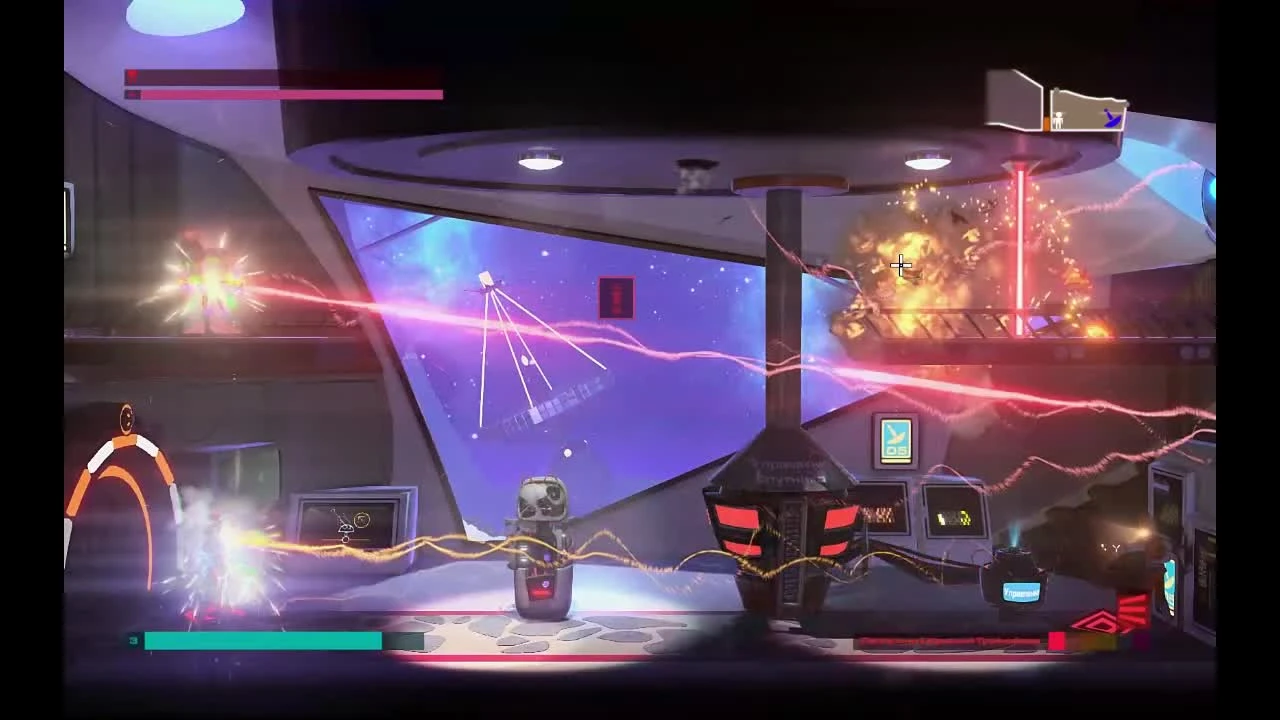Click the orange door marker on the minimap
Screen dimensions: 1280x720
point(1046,122)
